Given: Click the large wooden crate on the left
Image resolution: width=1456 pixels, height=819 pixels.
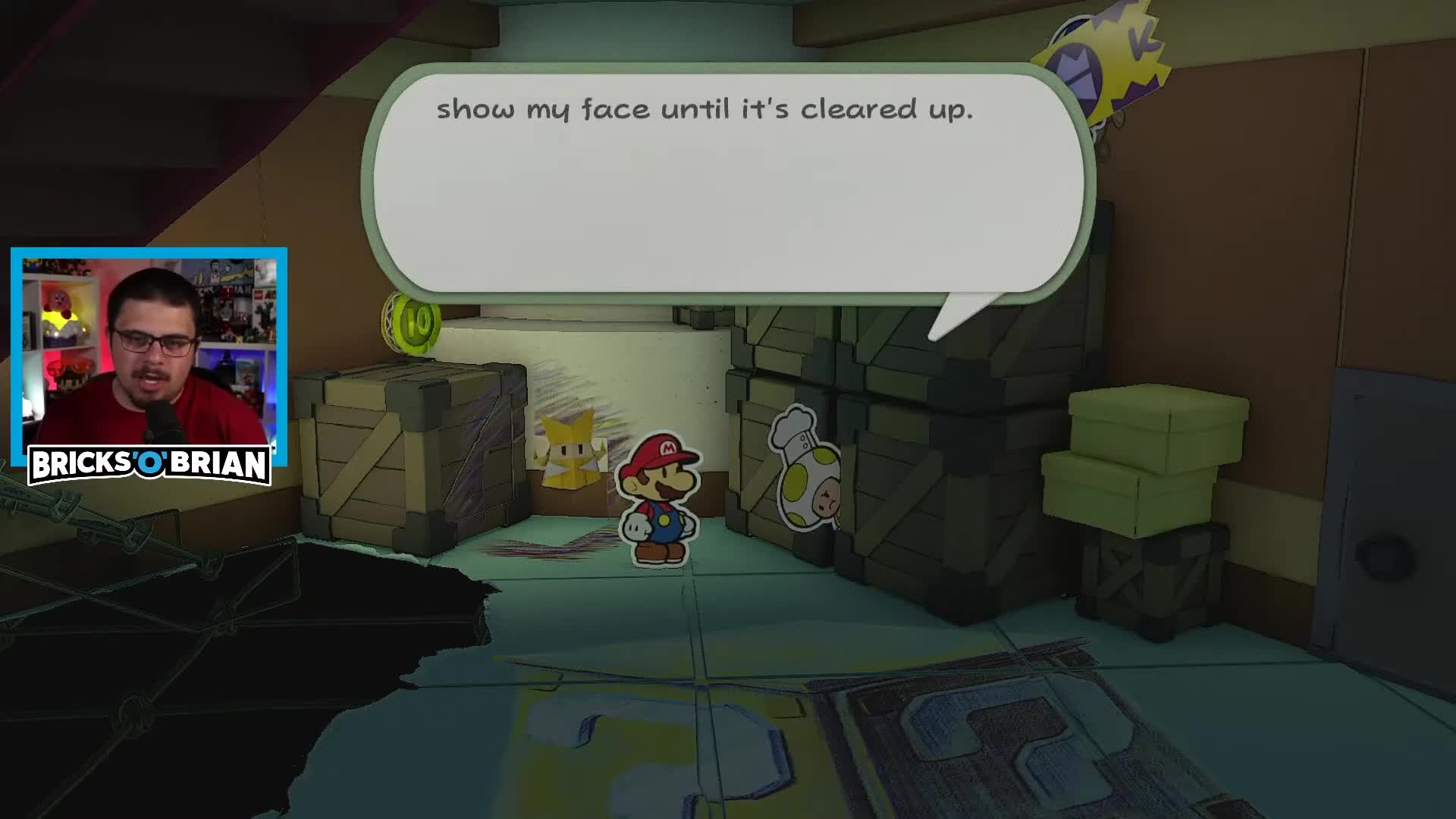Looking at the screenshot, I should (x=413, y=455).
